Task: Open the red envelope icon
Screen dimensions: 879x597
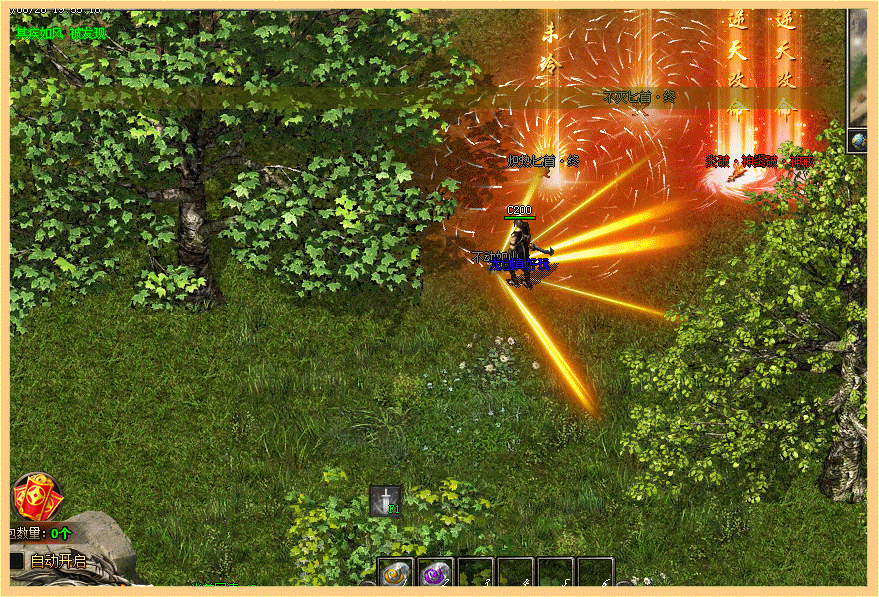Action: [38, 497]
